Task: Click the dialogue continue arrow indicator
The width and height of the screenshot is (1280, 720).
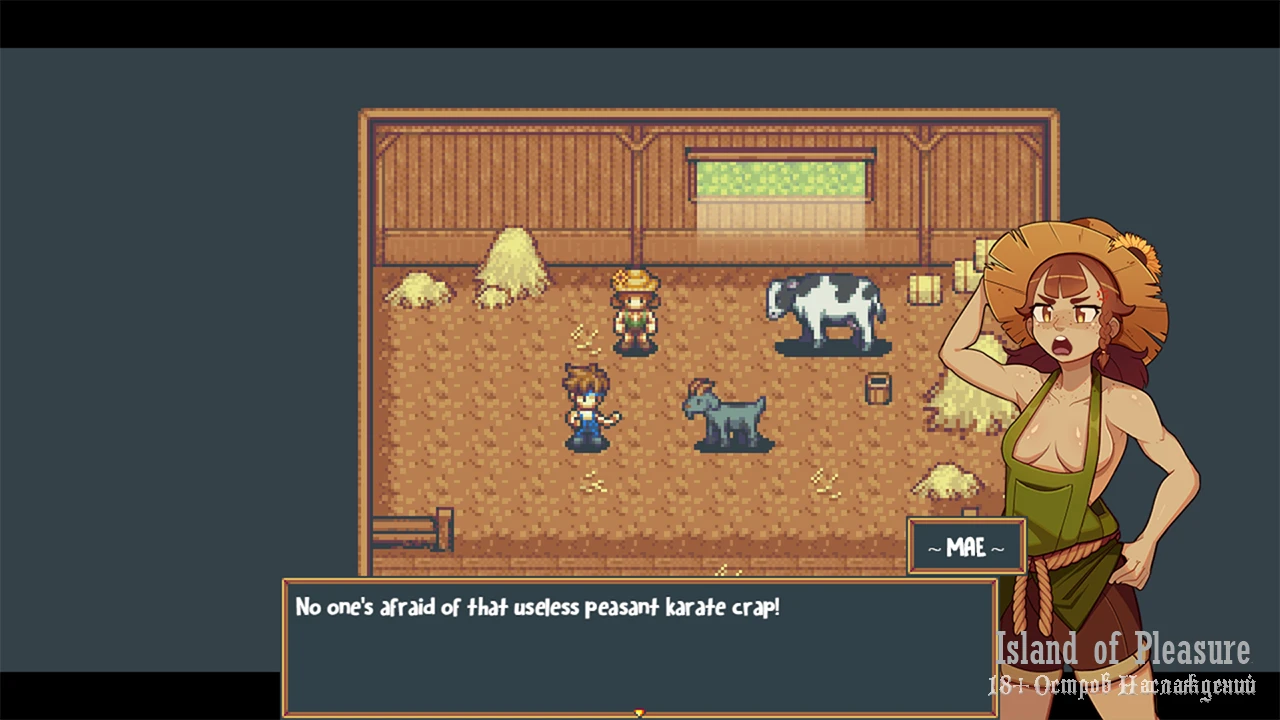Action: 639,713
